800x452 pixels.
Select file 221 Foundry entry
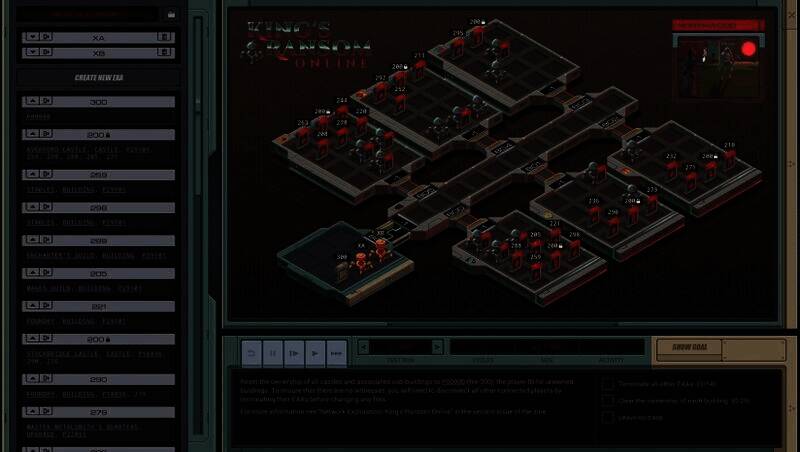[x=98, y=306]
